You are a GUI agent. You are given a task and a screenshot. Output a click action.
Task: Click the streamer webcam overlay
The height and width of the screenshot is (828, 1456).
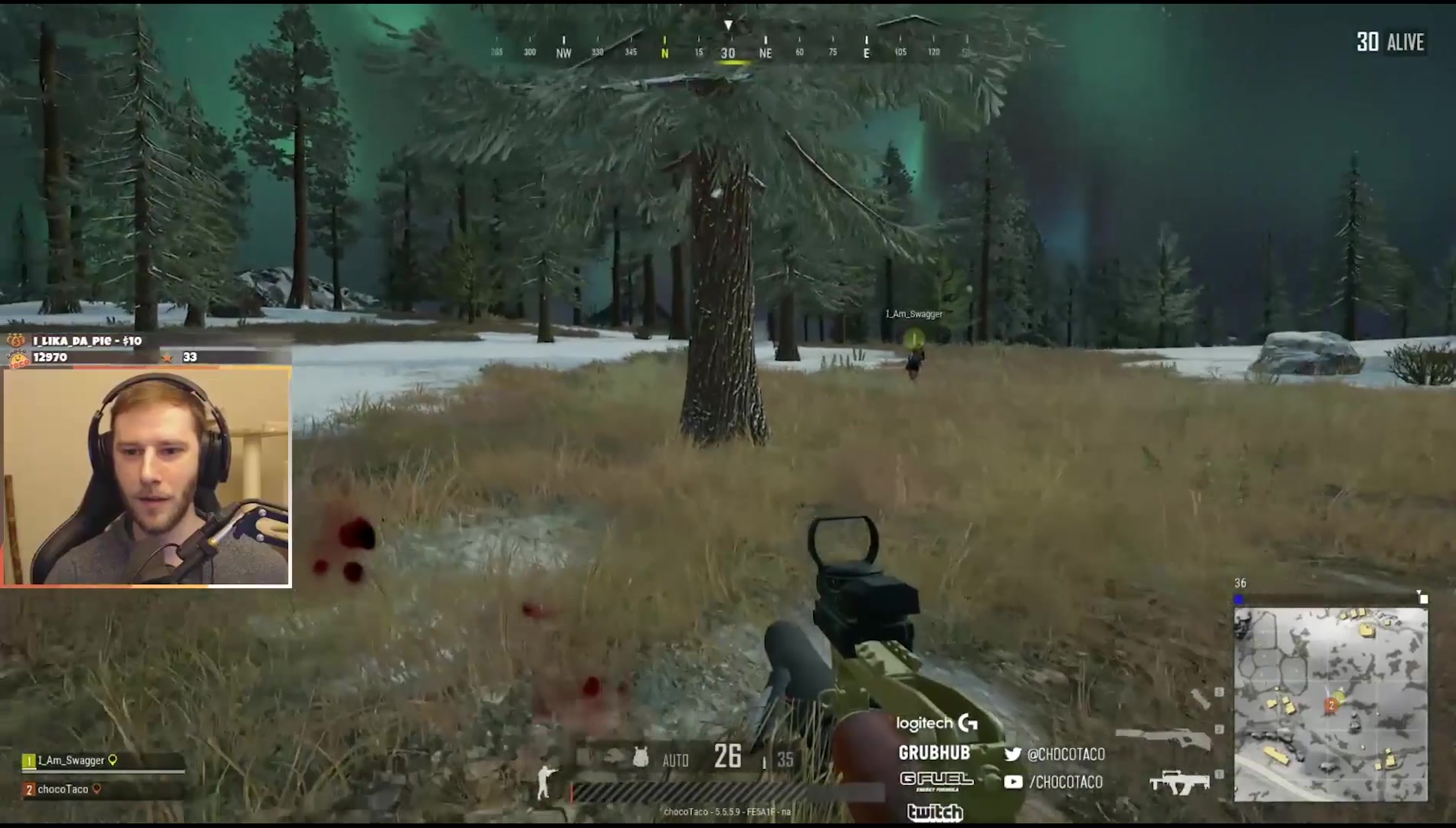click(146, 477)
